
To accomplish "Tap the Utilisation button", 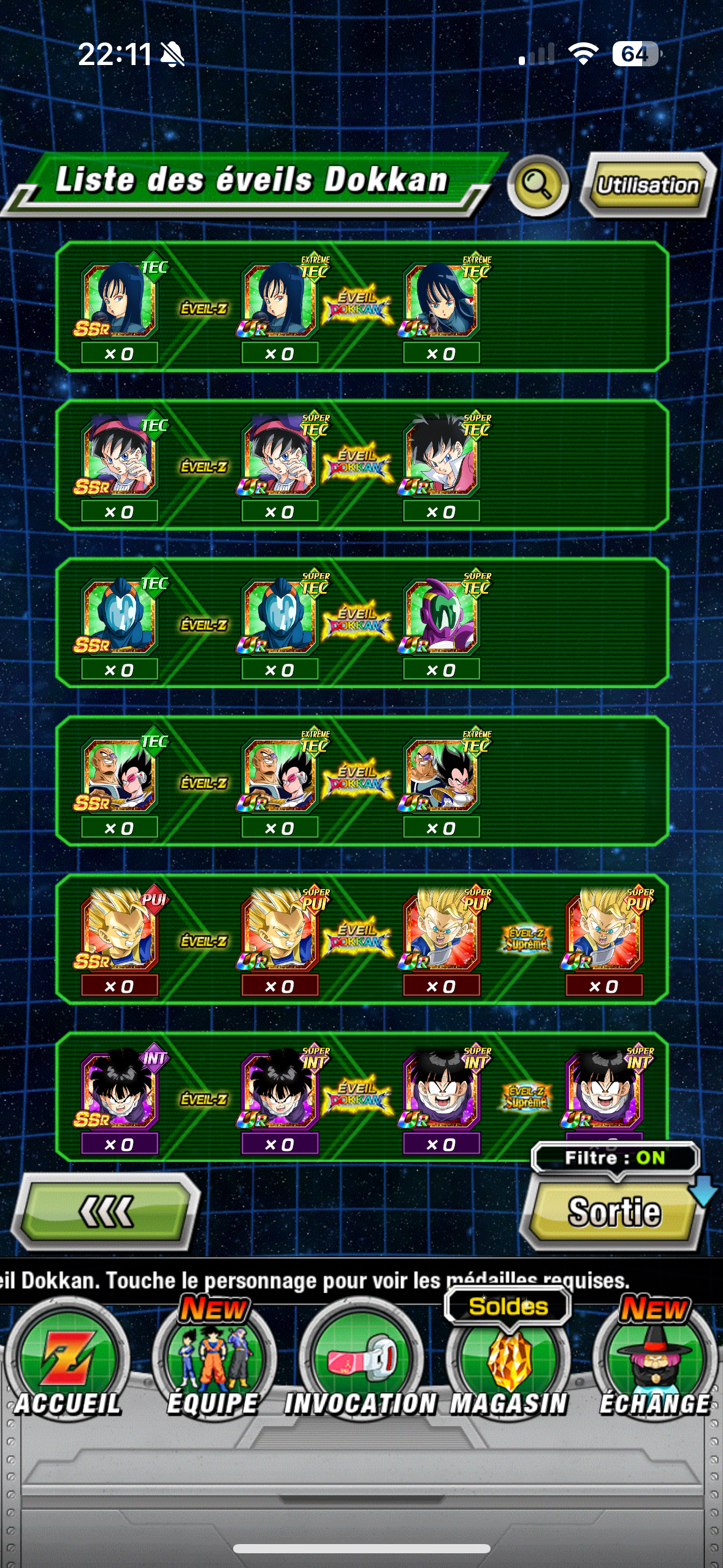I will 647,185.
